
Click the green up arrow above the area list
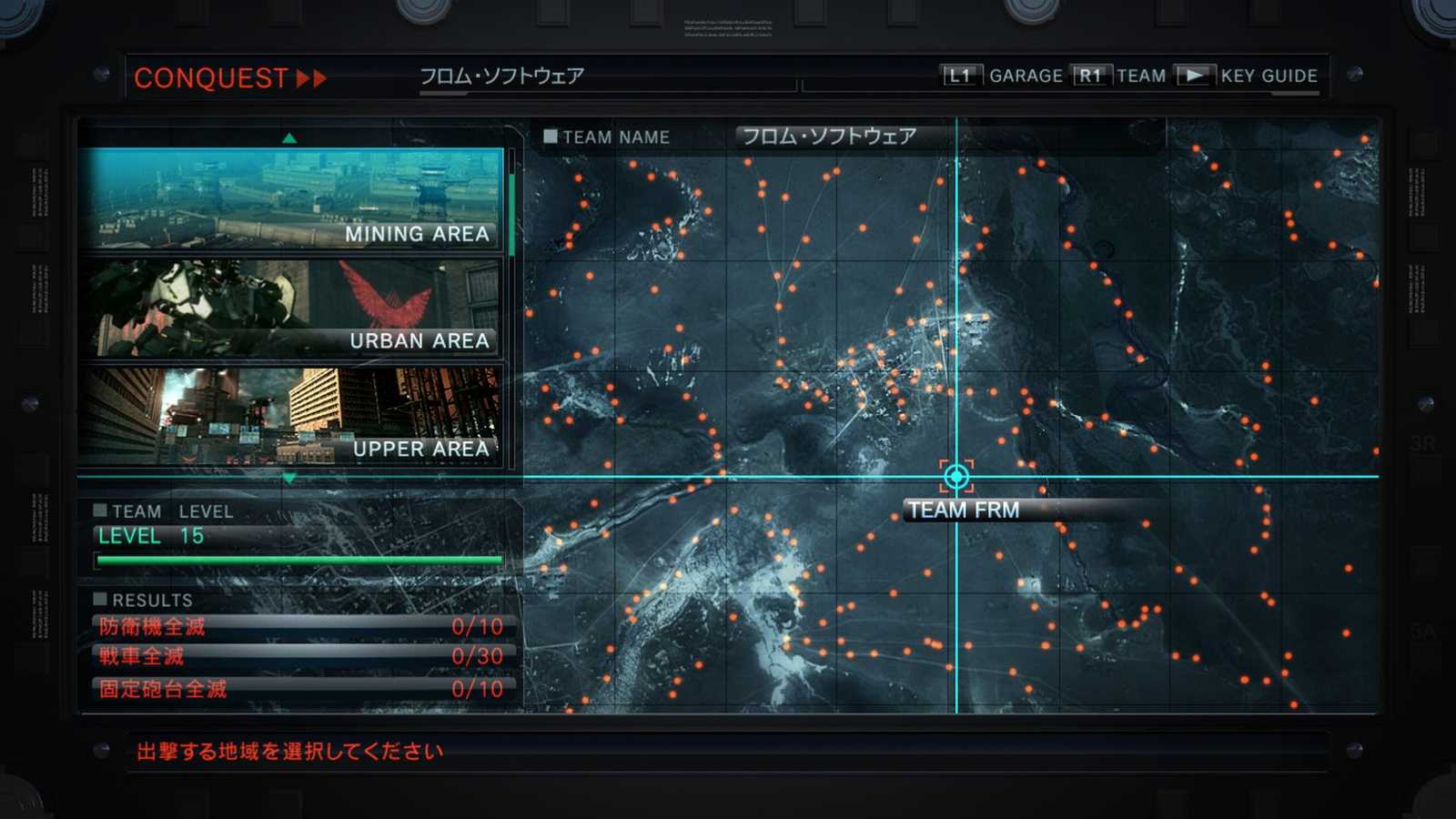click(290, 137)
